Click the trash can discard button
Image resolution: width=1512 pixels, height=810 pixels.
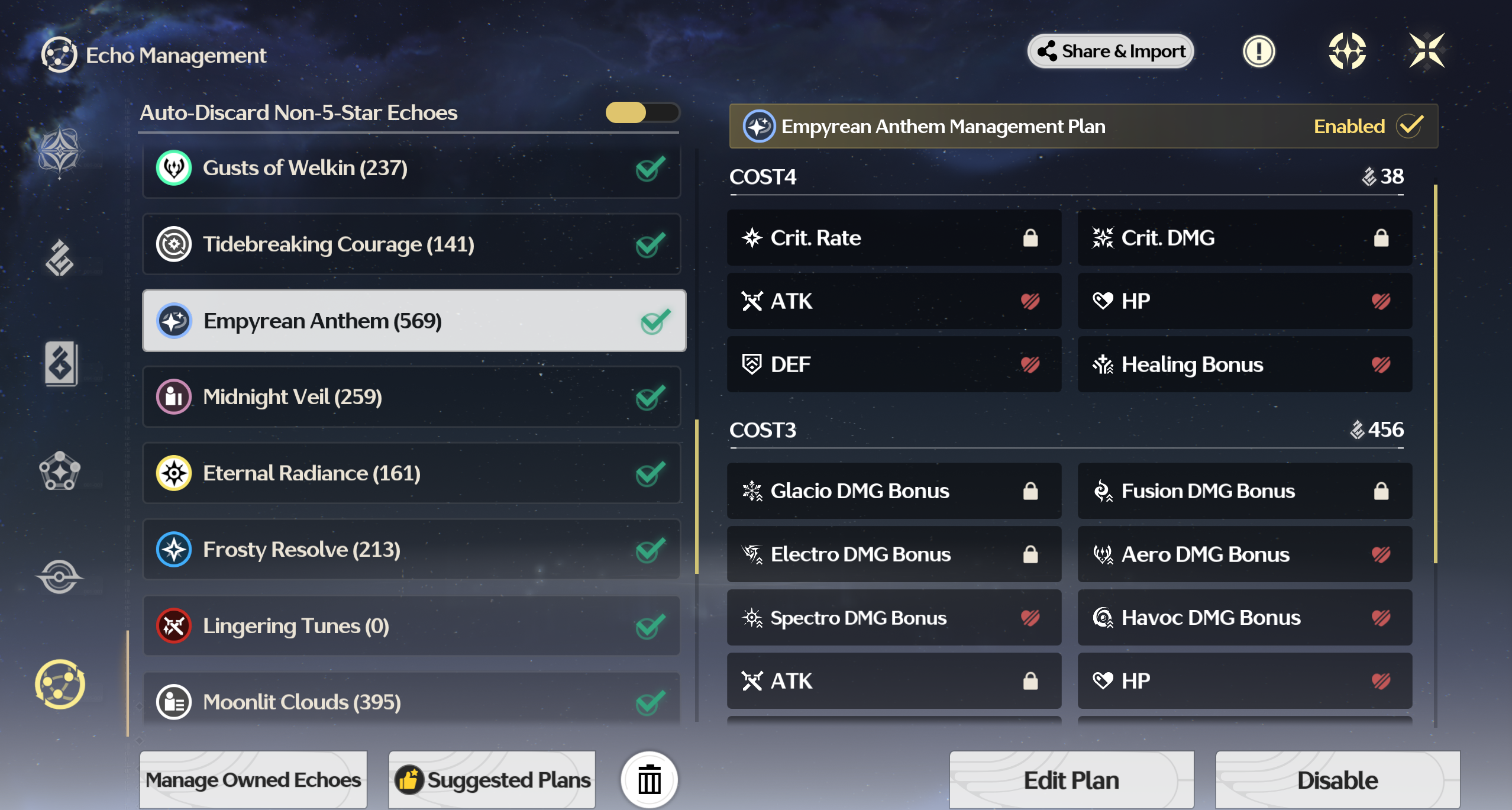(649, 780)
